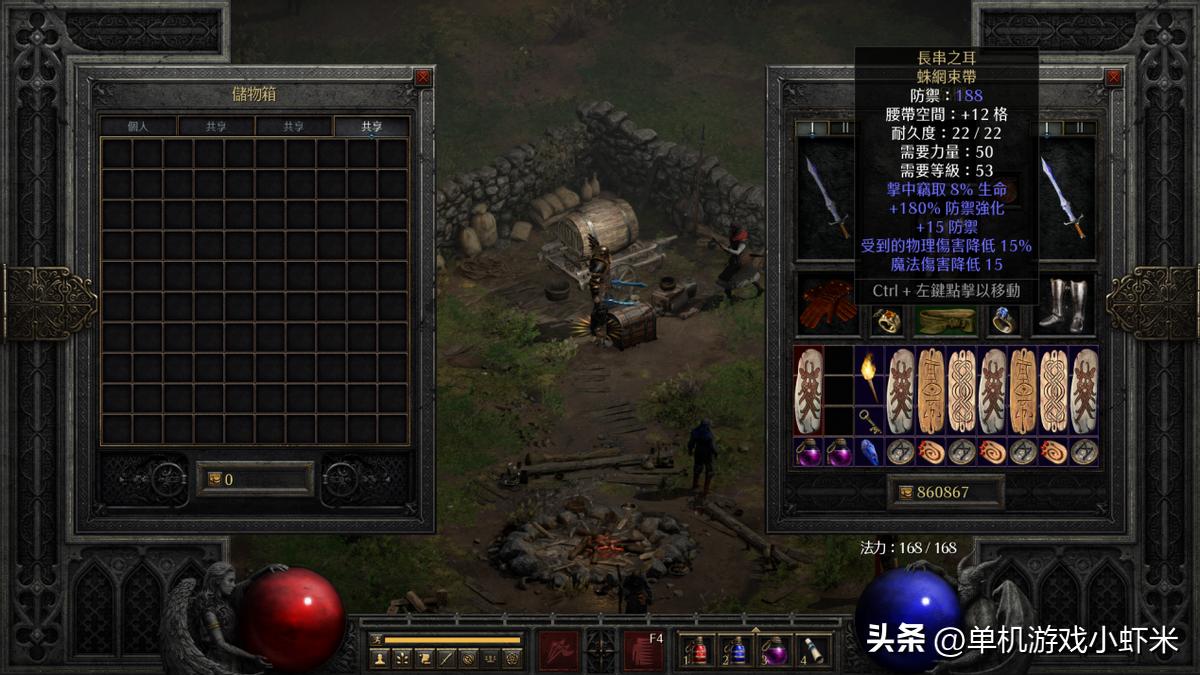
Task: Use the purple rejuvenation potion in belt slot 3
Action: pyautogui.click(x=776, y=651)
